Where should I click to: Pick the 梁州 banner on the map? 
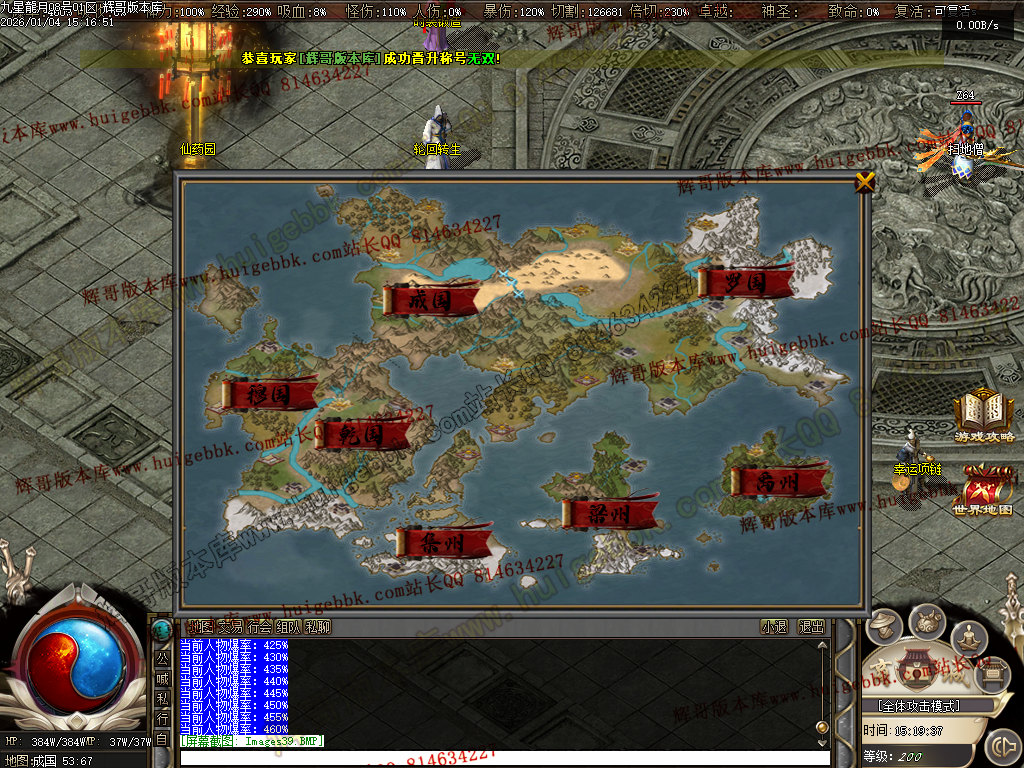click(x=609, y=514)
